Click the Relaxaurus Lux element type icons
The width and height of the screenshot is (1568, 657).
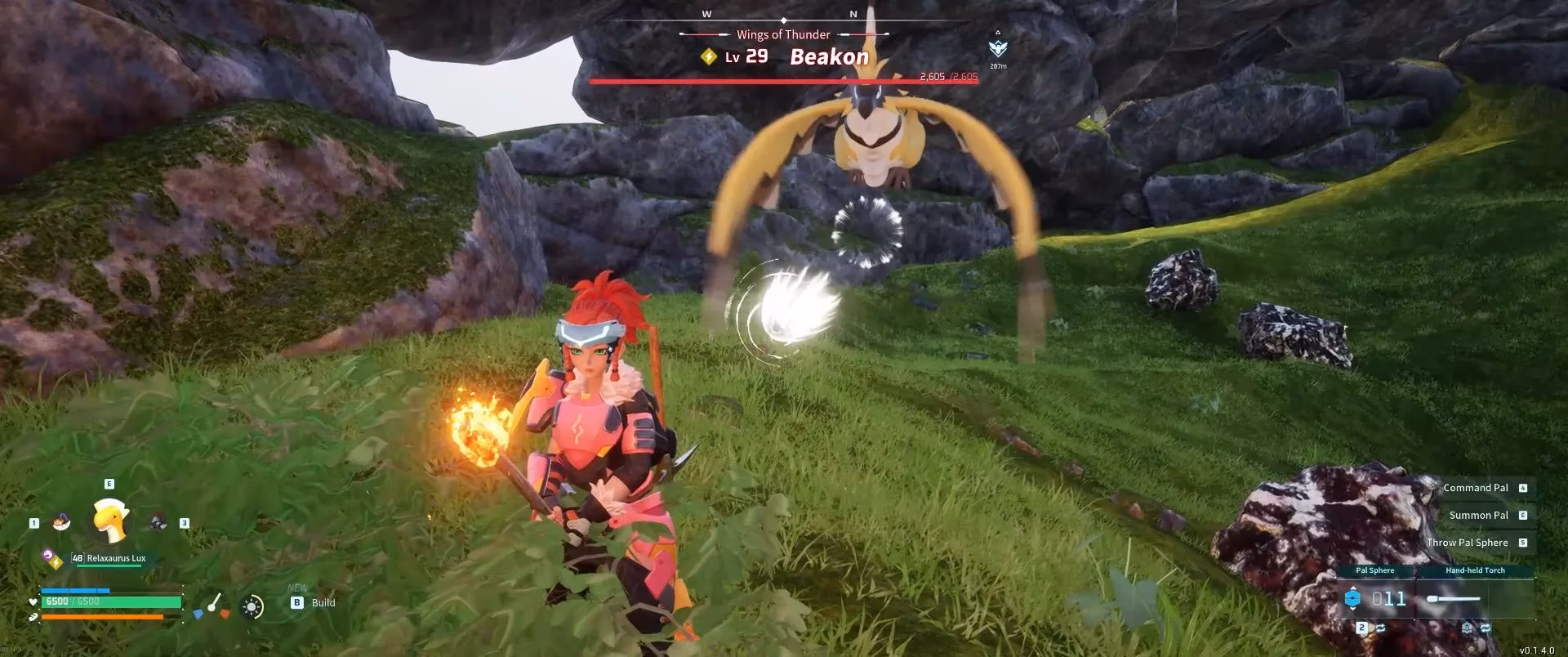(53, 560)
